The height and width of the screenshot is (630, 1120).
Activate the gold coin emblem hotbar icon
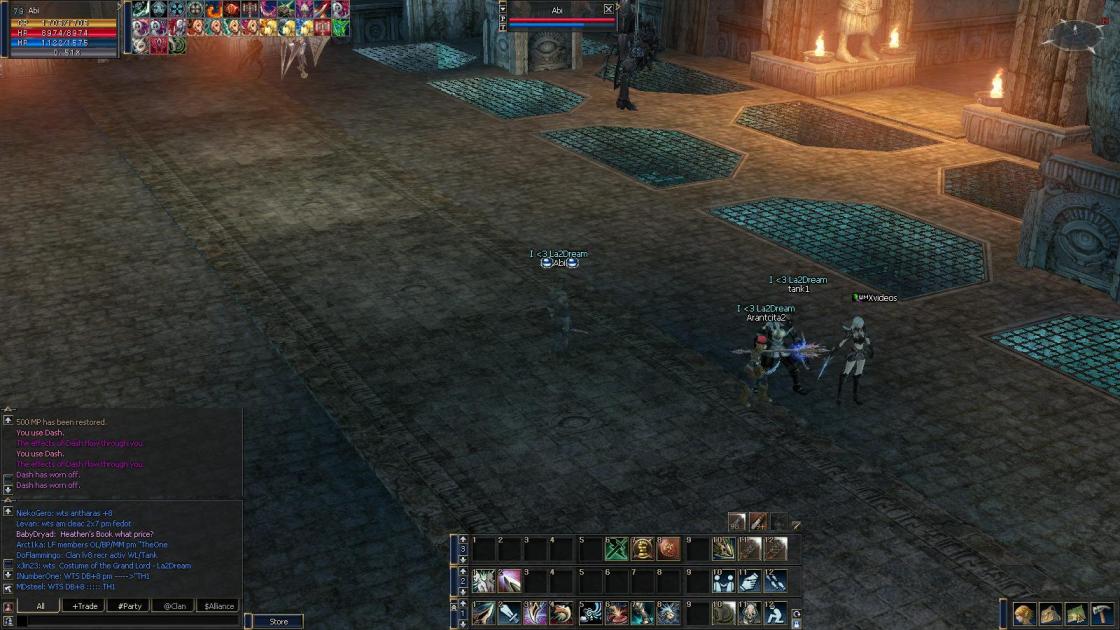[x=643, y=549]
